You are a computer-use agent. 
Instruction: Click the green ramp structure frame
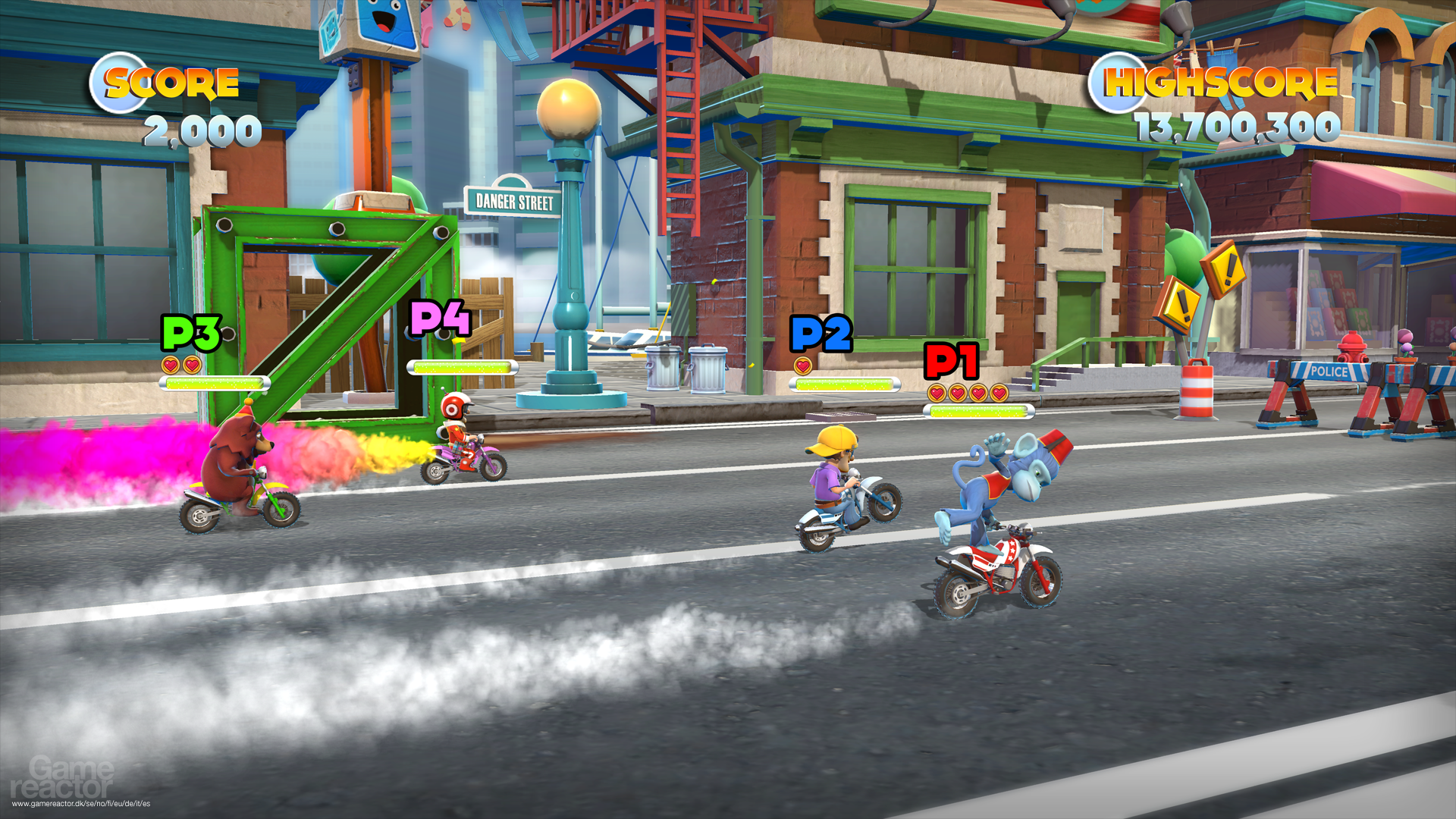pos(326,303)
